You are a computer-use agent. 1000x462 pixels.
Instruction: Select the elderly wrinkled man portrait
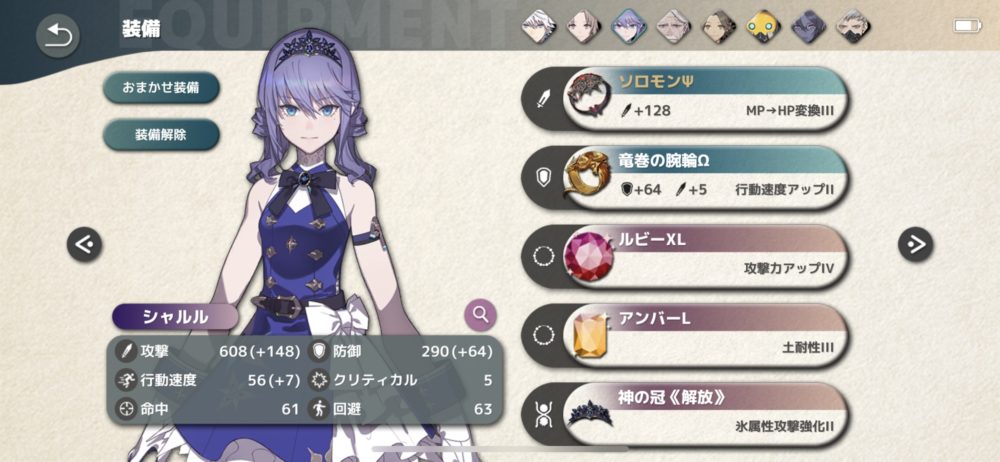pyautogui.click(x=673, y=25)
